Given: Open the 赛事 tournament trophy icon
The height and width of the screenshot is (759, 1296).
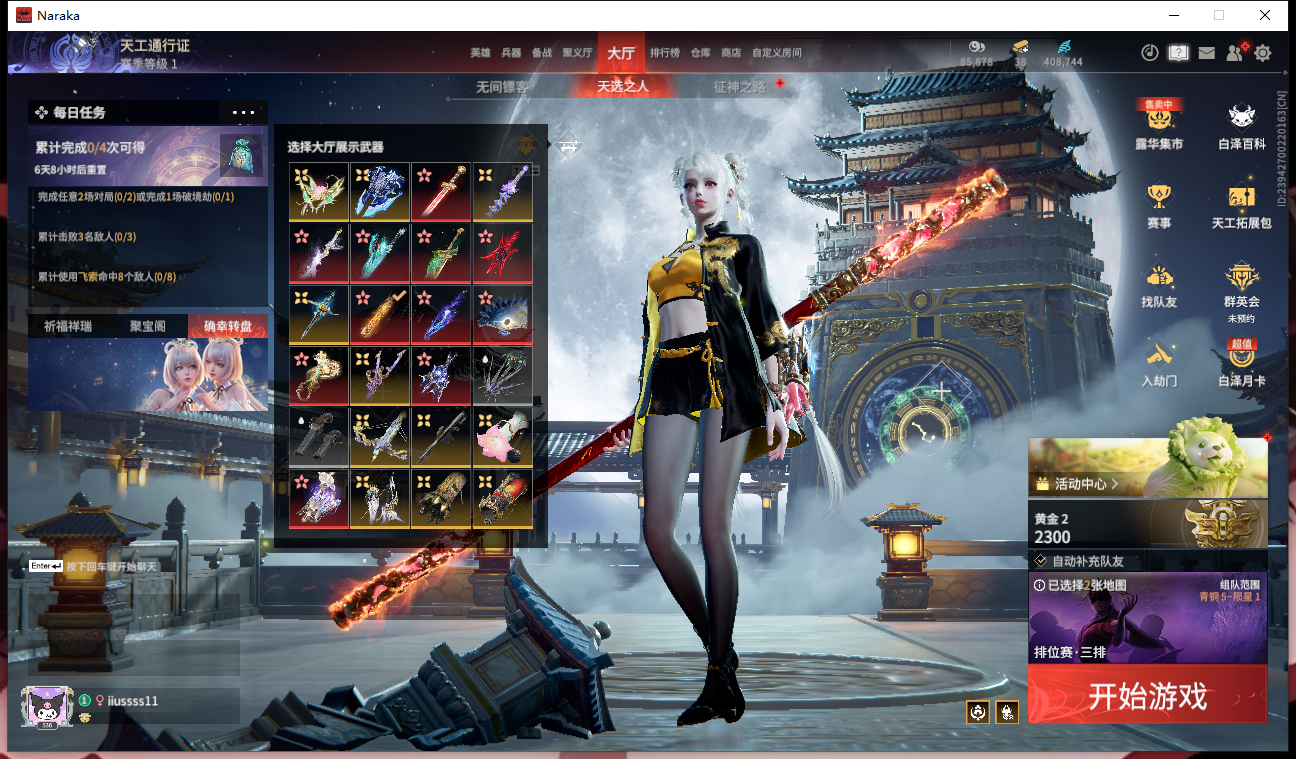Looking at the screenshot, I should (1159, 204).
